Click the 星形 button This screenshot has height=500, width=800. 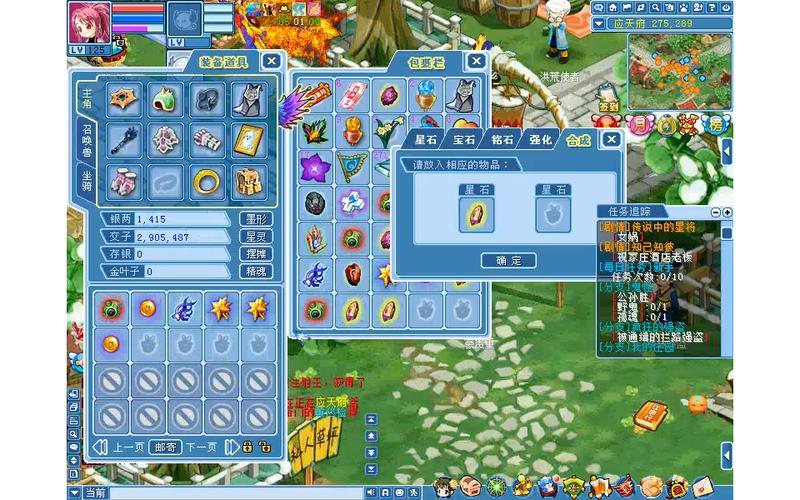pos(255,219)
